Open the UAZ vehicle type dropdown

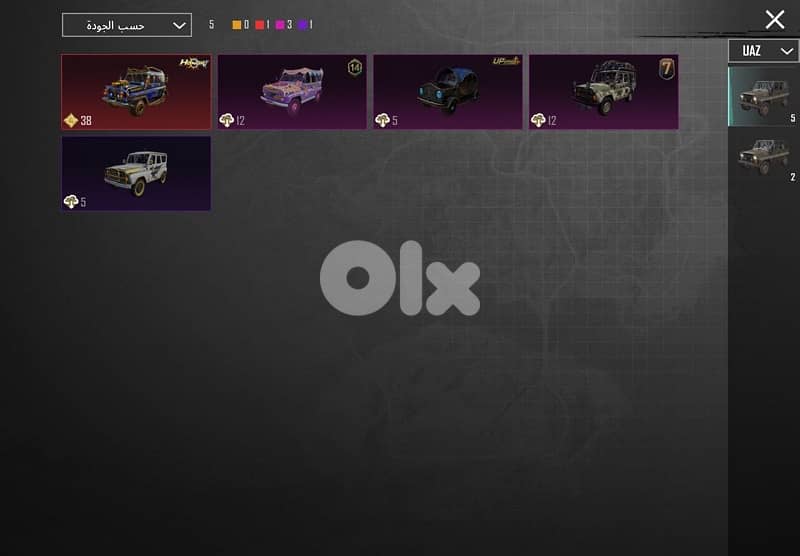click(x=763, y=51)
